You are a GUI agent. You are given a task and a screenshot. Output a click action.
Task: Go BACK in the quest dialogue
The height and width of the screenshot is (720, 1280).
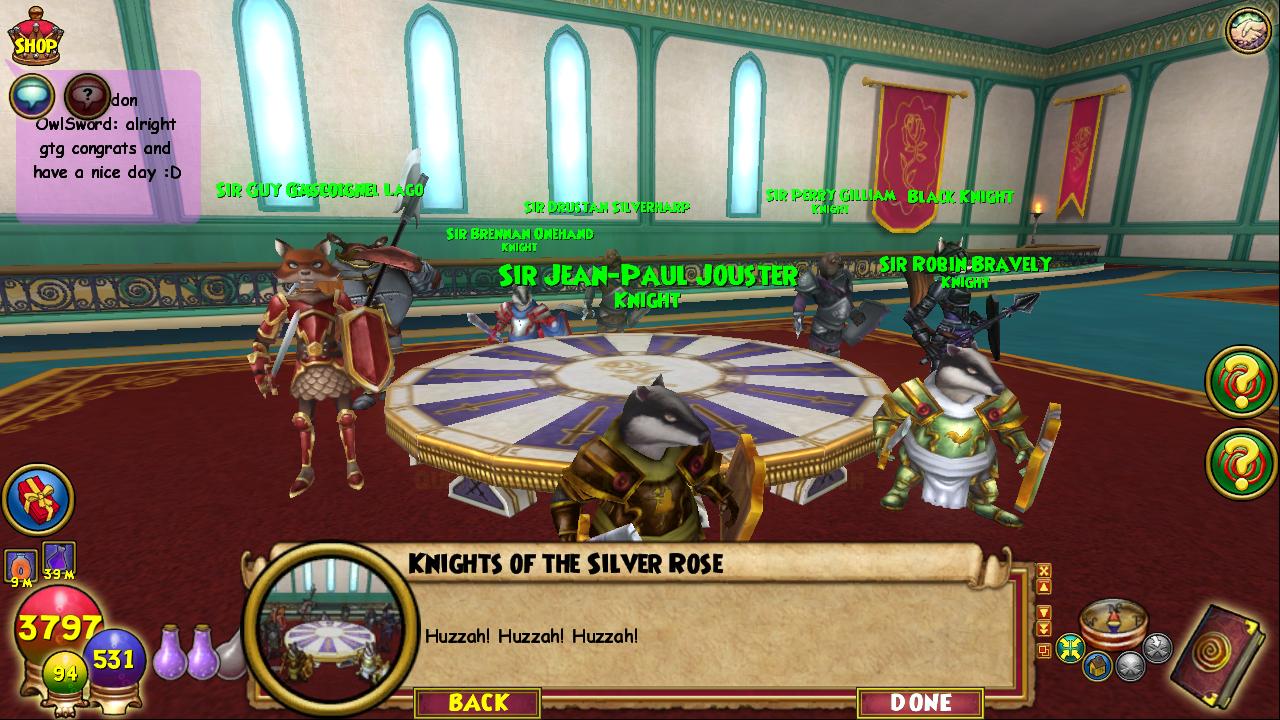point(478,702)
